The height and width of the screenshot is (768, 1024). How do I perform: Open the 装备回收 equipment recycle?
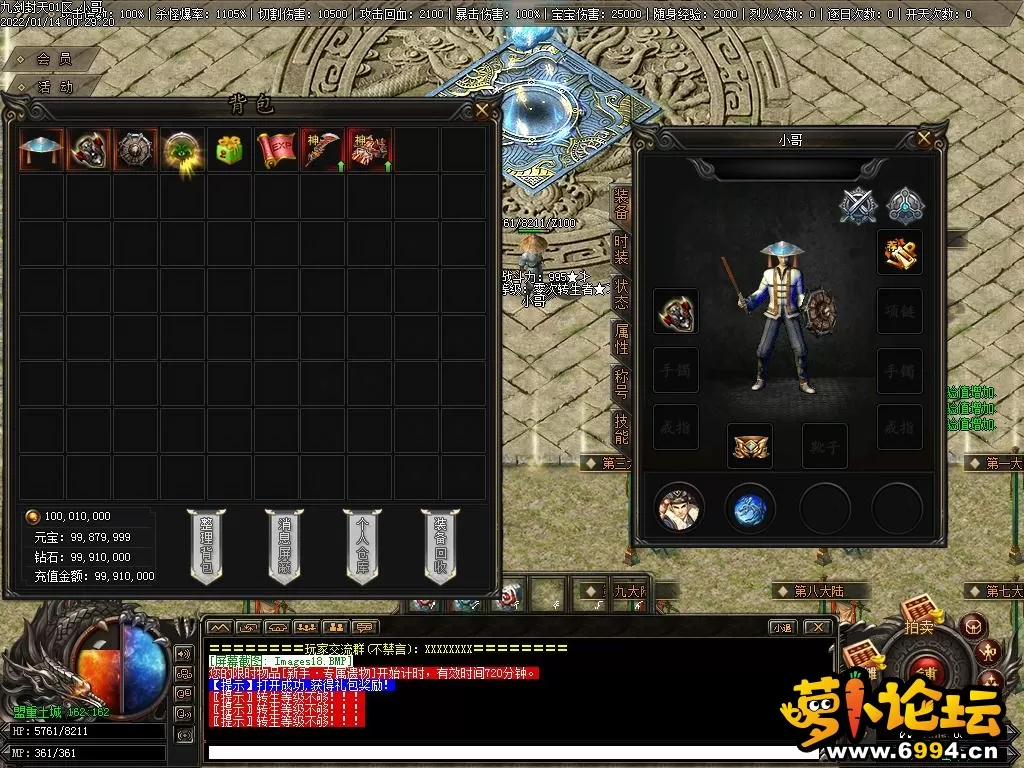pyautogui.click(x=440, y=546)
